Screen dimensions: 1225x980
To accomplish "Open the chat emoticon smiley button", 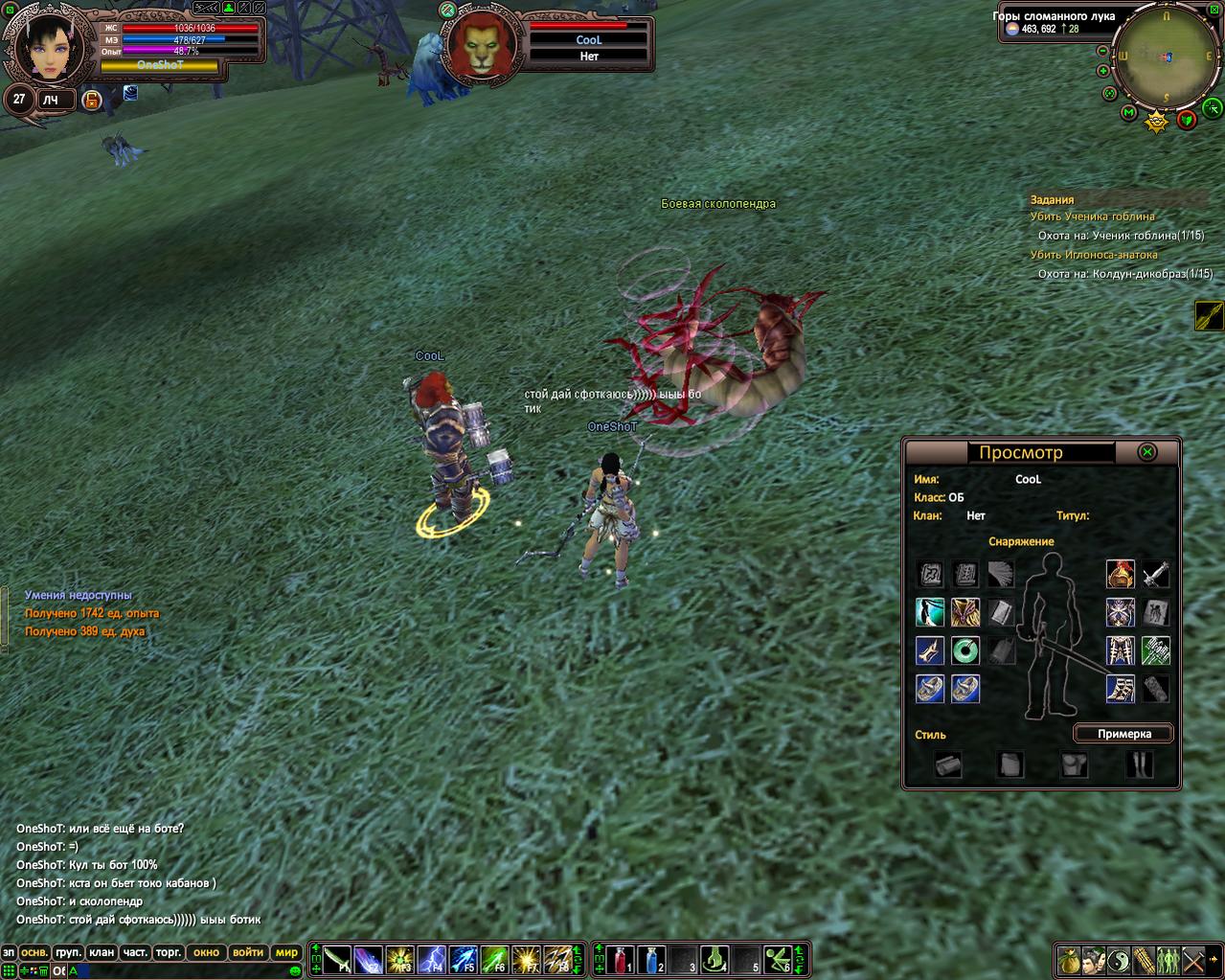I will [x=295, y=971].
